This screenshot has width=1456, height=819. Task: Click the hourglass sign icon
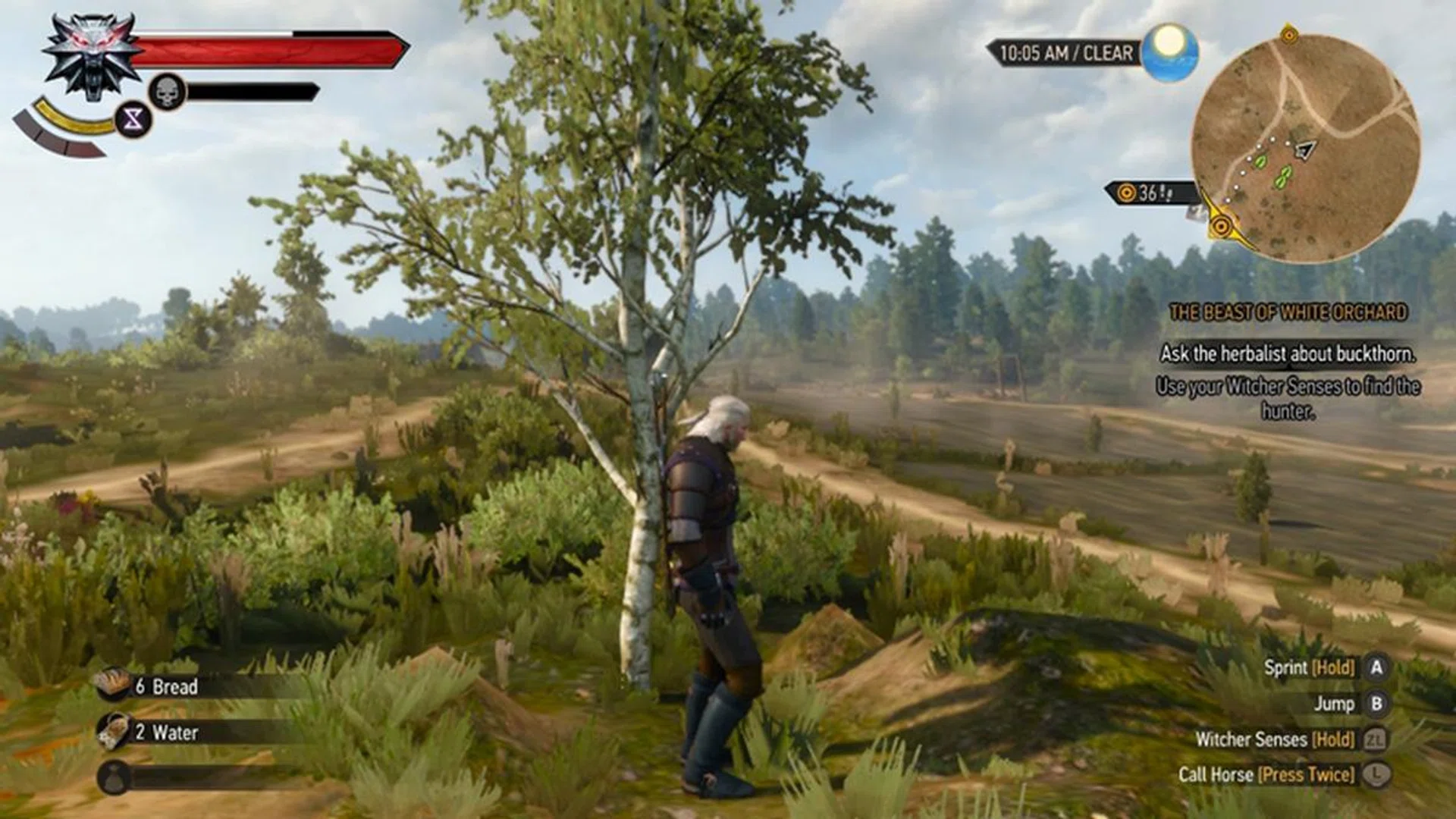point(133,119)
